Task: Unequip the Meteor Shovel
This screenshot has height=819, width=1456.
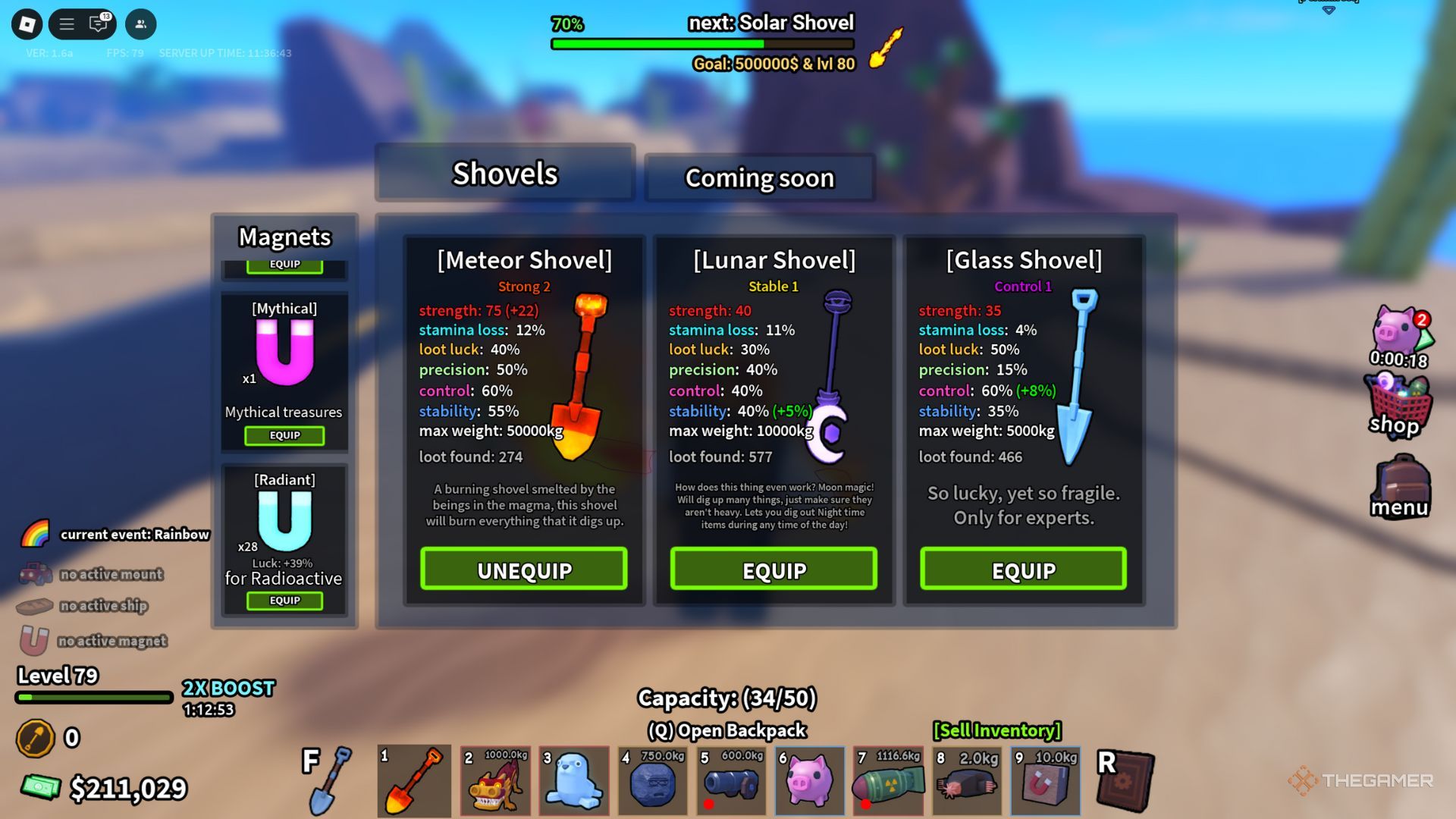Action: coord(524,570)
